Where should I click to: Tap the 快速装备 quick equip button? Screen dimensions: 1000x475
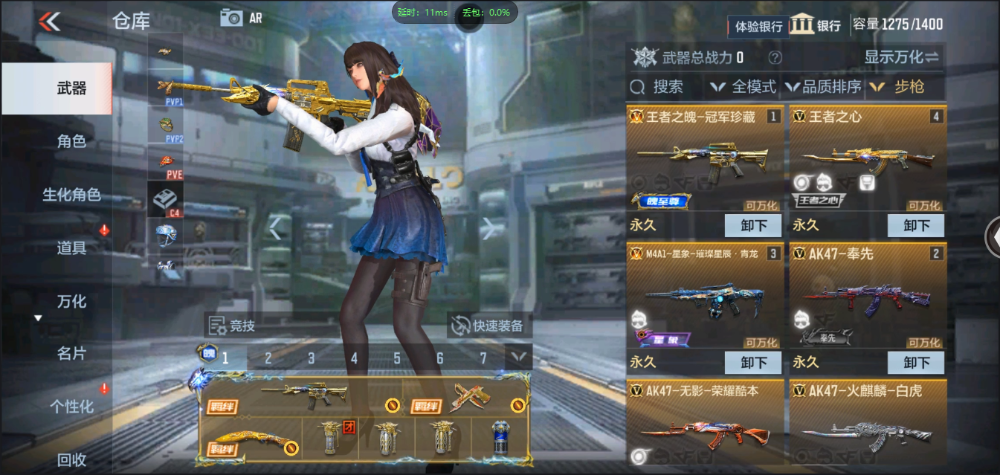pyautogui.click(x=487, y=325)
